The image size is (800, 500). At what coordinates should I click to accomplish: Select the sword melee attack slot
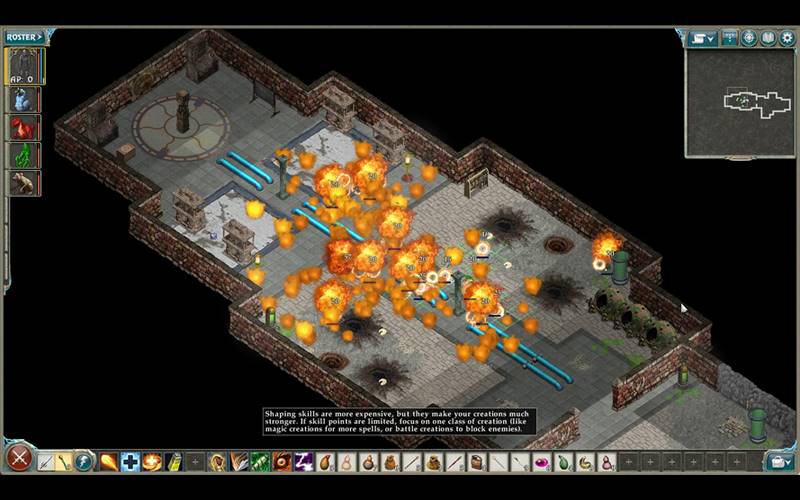[x=45, y=461]
